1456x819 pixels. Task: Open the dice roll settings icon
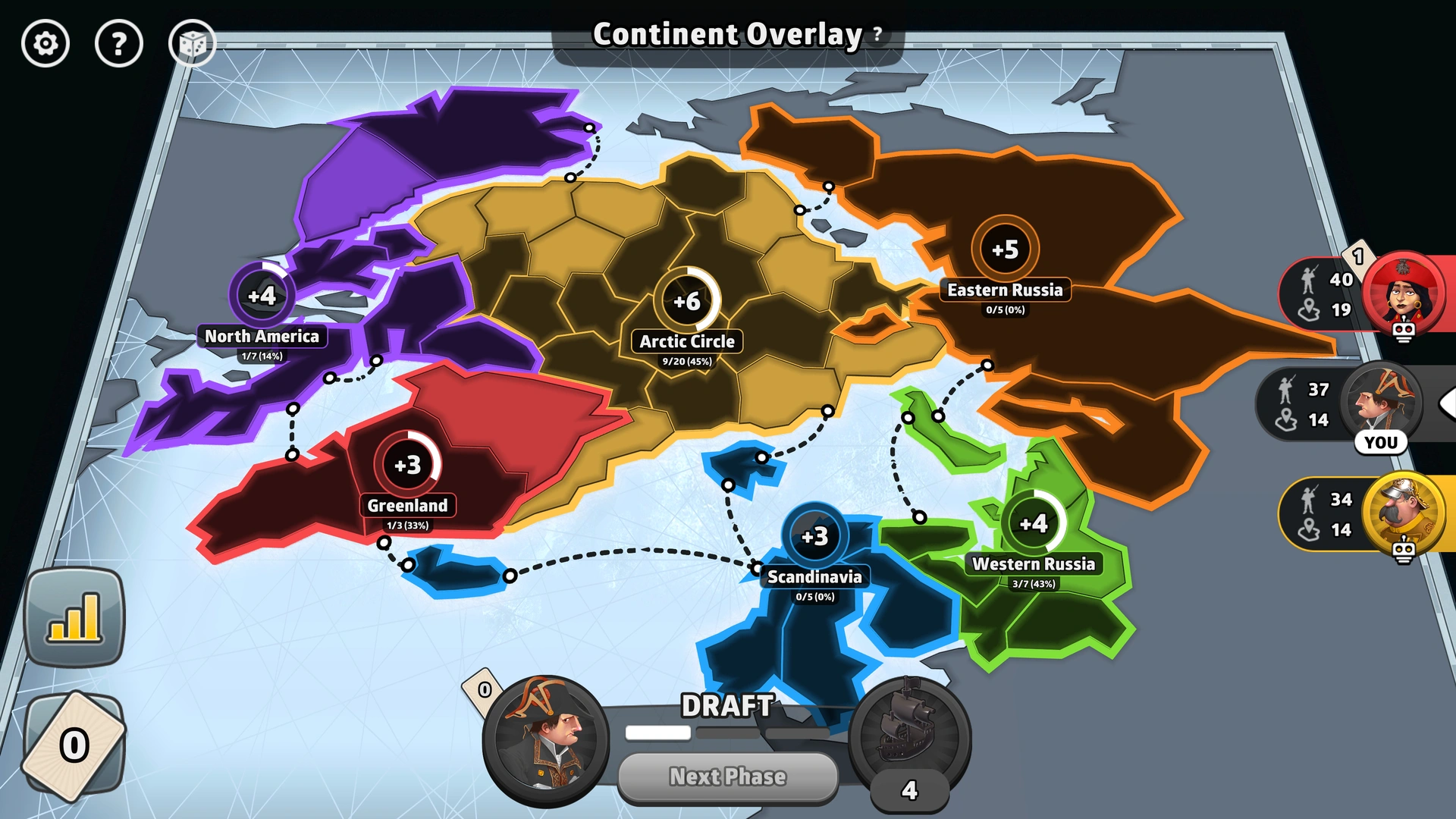193,44
